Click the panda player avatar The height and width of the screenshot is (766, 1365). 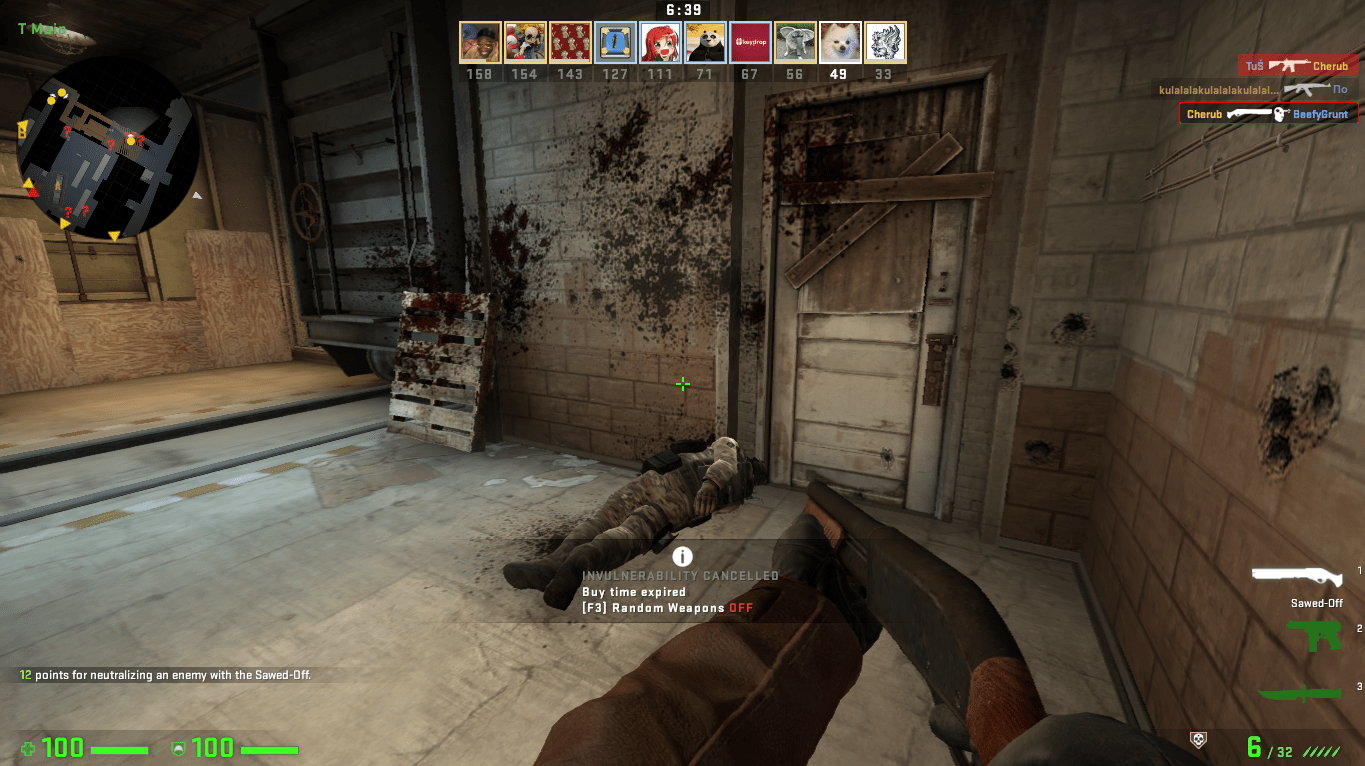[x=705, y=43]
